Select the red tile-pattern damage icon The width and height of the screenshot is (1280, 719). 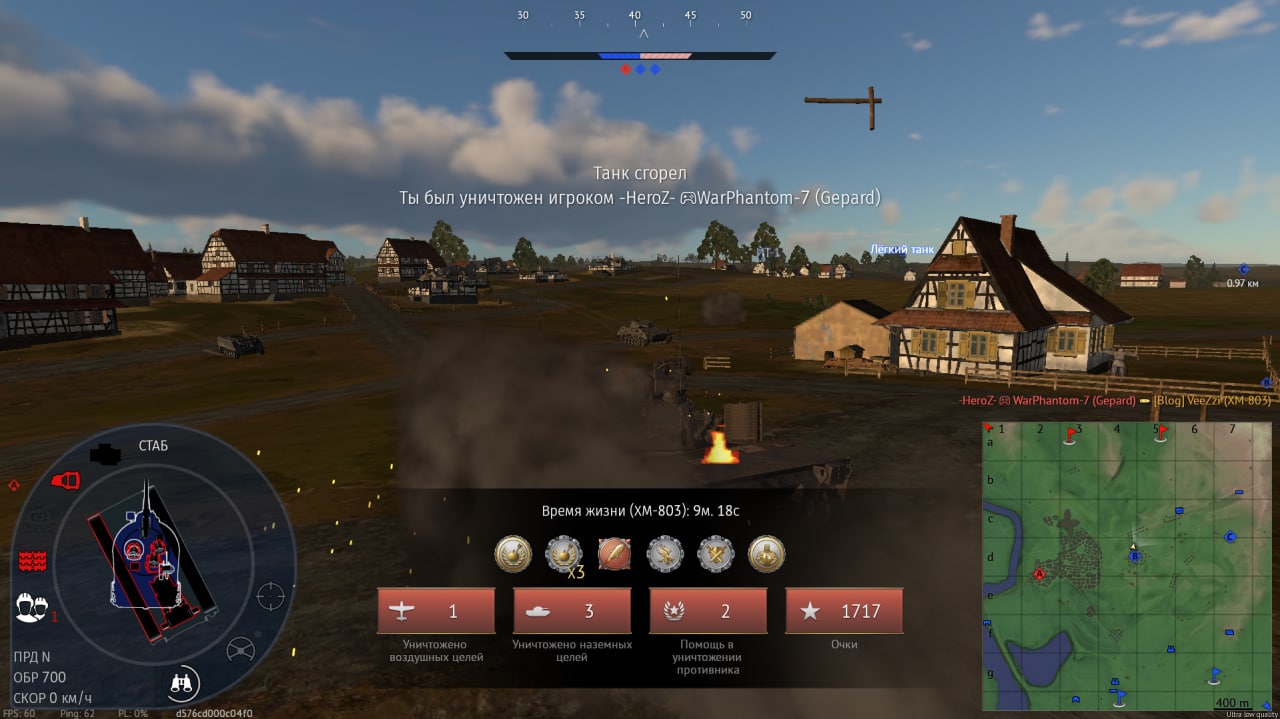click(x=33, y=560)
